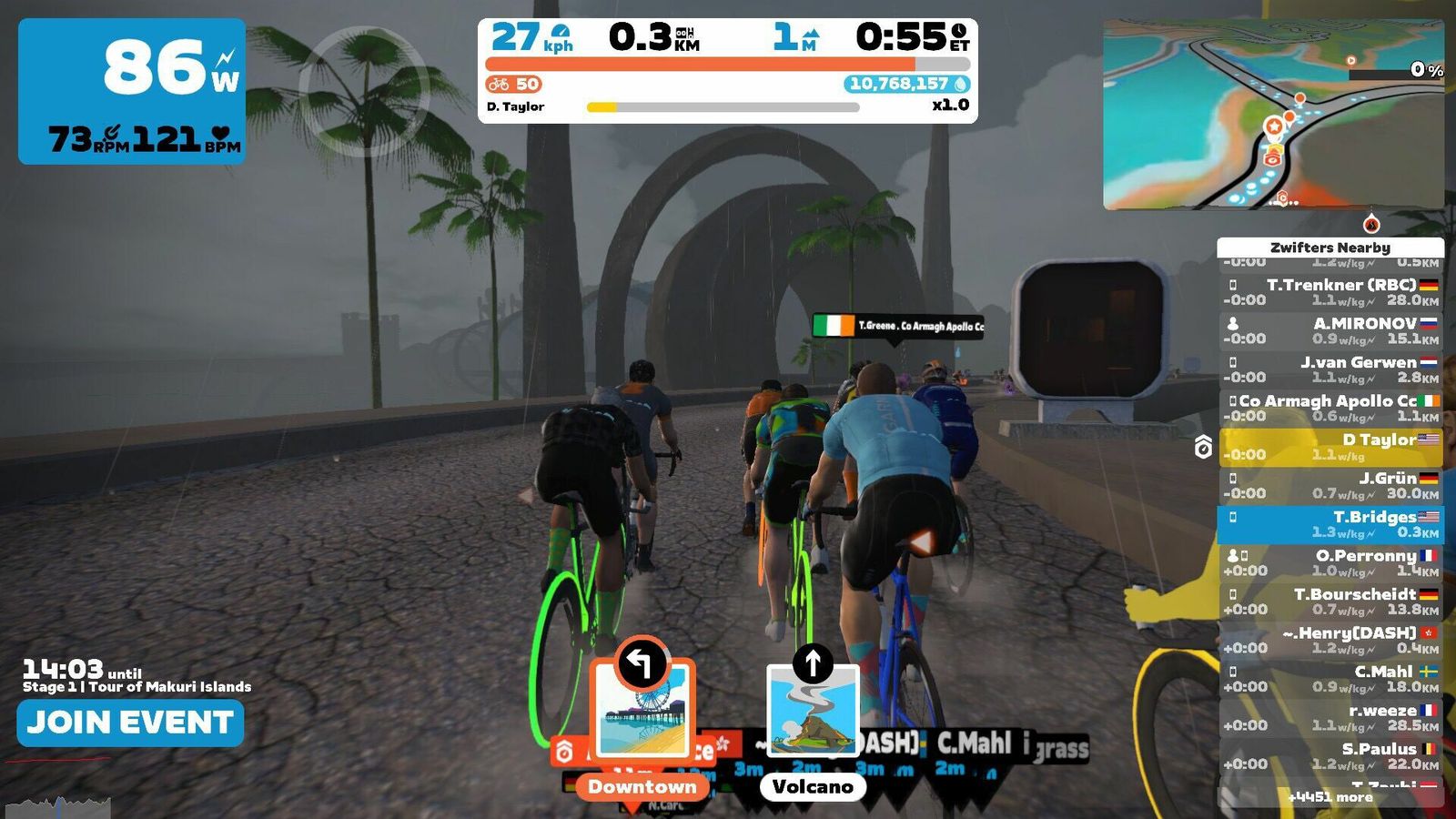Select J.van Gerwen rider row
Screen dimensions: 1456x819
click(1330, 369)
